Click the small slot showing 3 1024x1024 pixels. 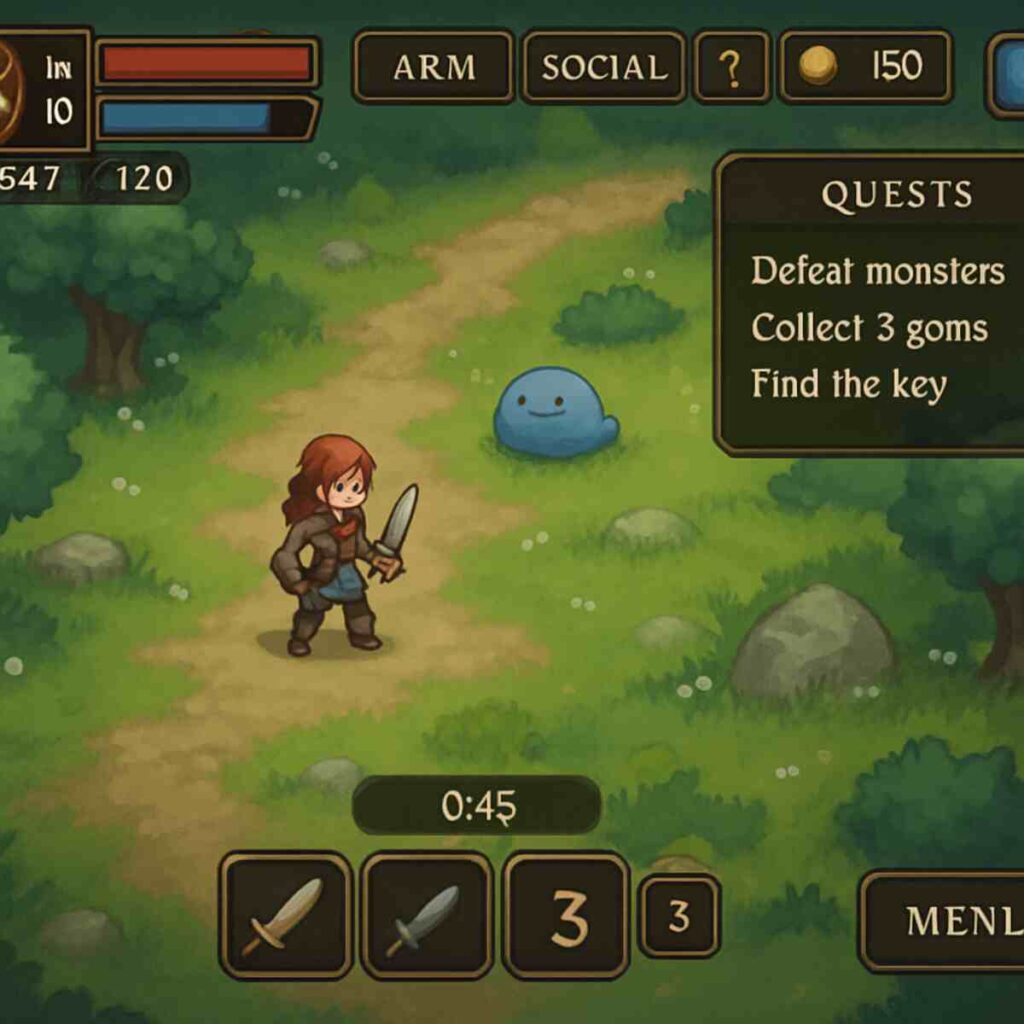pos(679,916)
